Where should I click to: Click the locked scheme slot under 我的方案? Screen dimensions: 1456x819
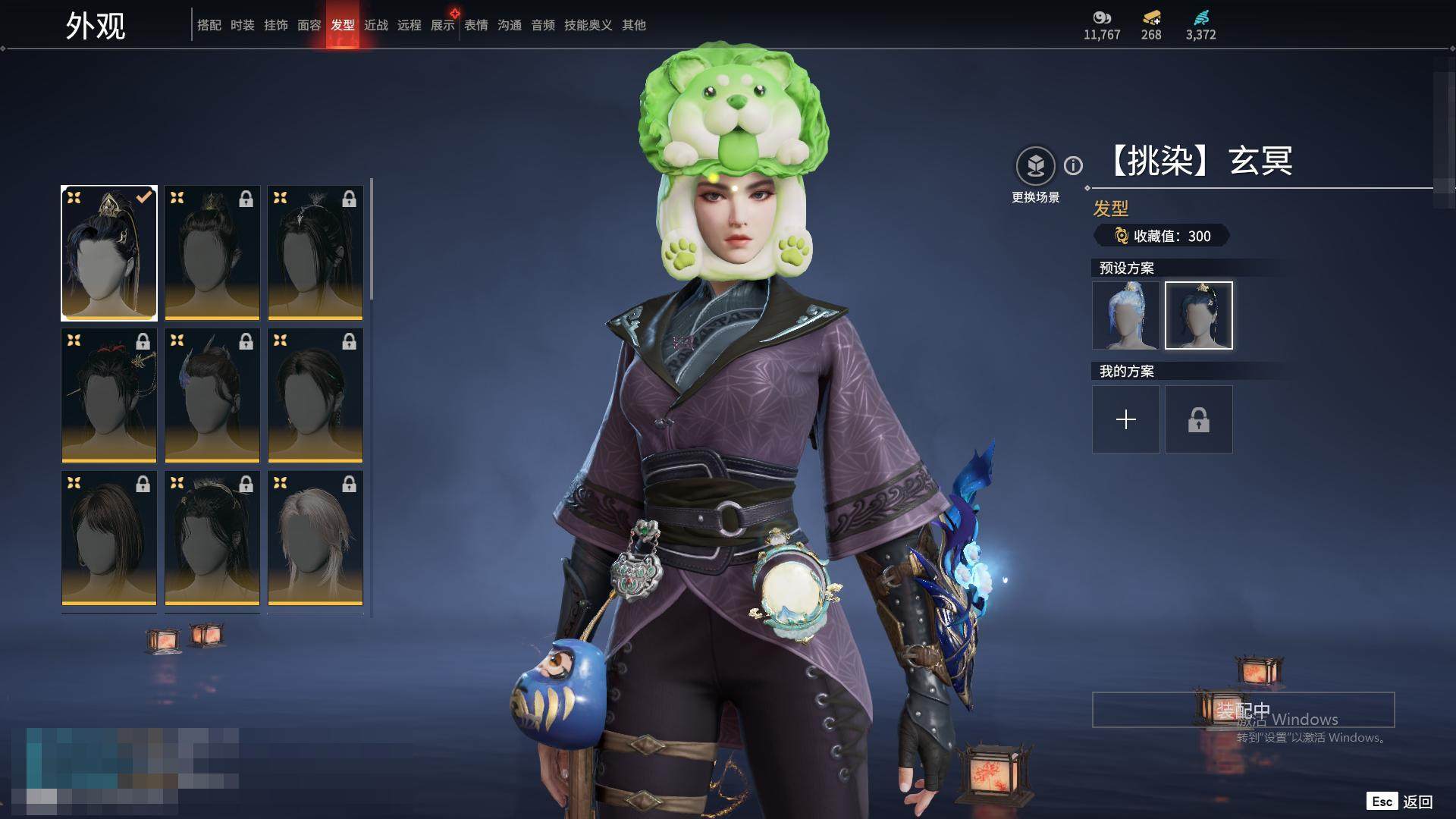(1198, 419)
